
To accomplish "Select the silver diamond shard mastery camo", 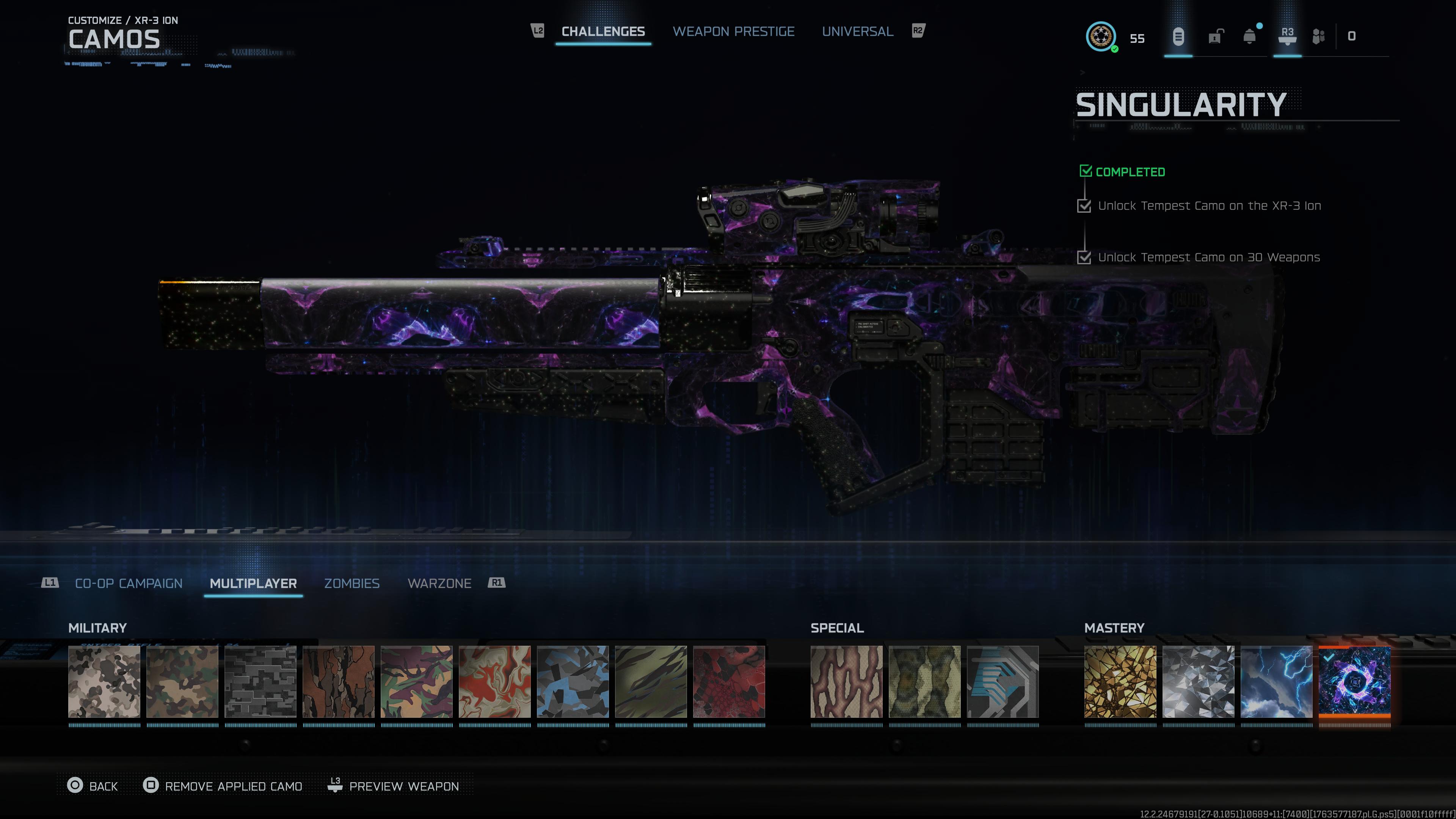I will [1198, 682].
